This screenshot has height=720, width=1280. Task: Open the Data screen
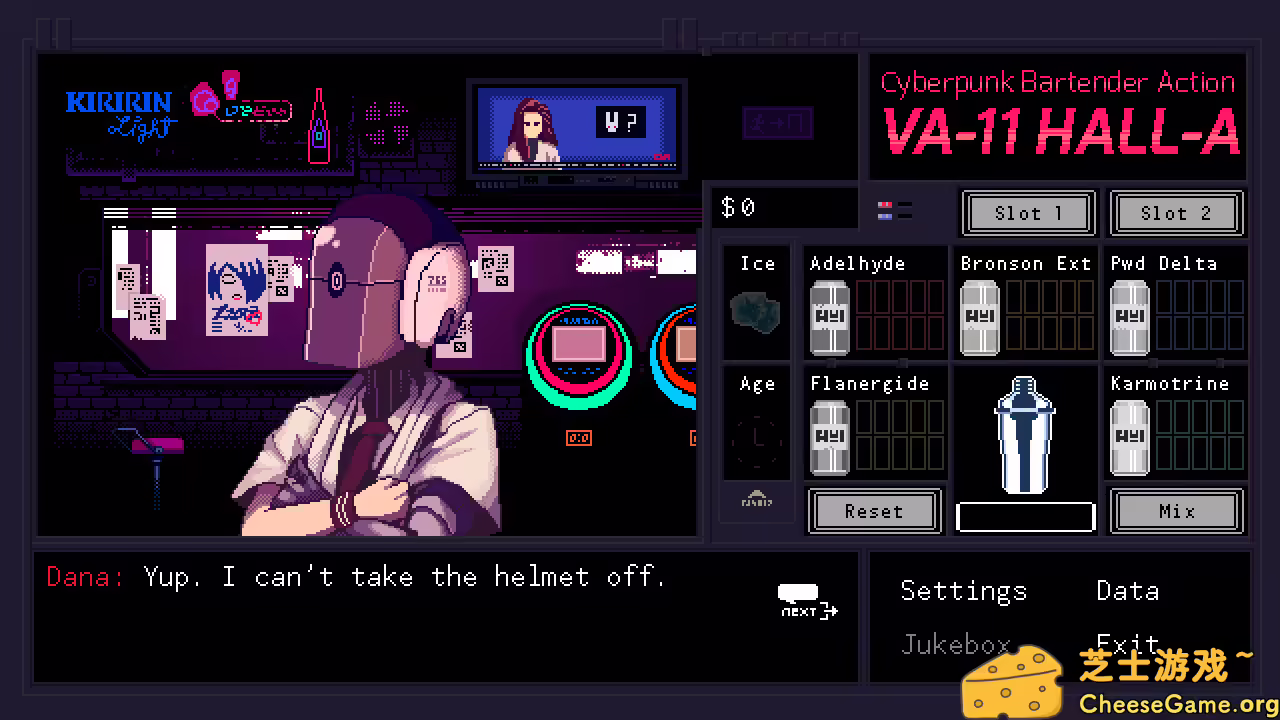[x=1127, y=591]
